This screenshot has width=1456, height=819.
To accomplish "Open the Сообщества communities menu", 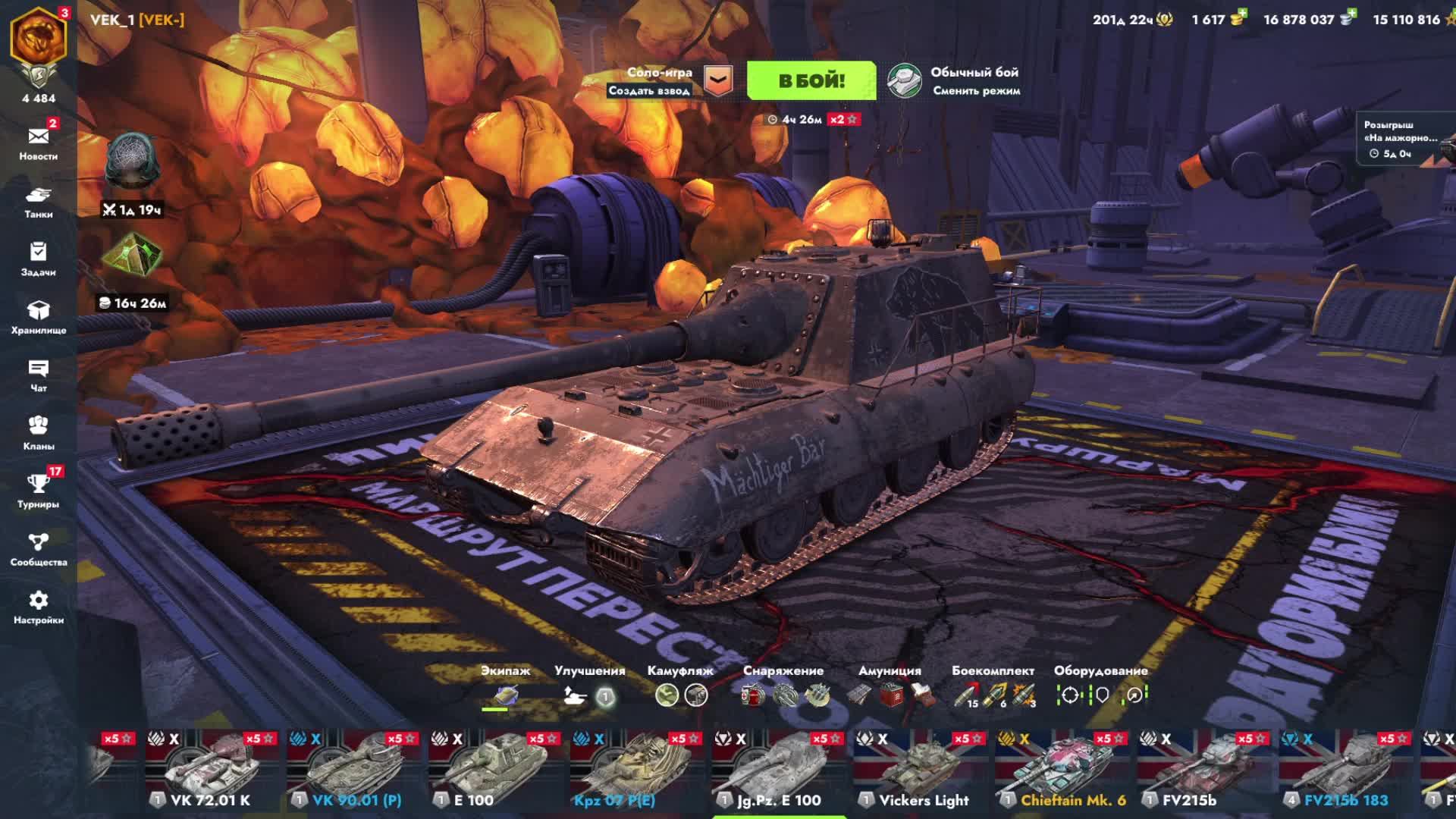I will [x=38, y=549].
